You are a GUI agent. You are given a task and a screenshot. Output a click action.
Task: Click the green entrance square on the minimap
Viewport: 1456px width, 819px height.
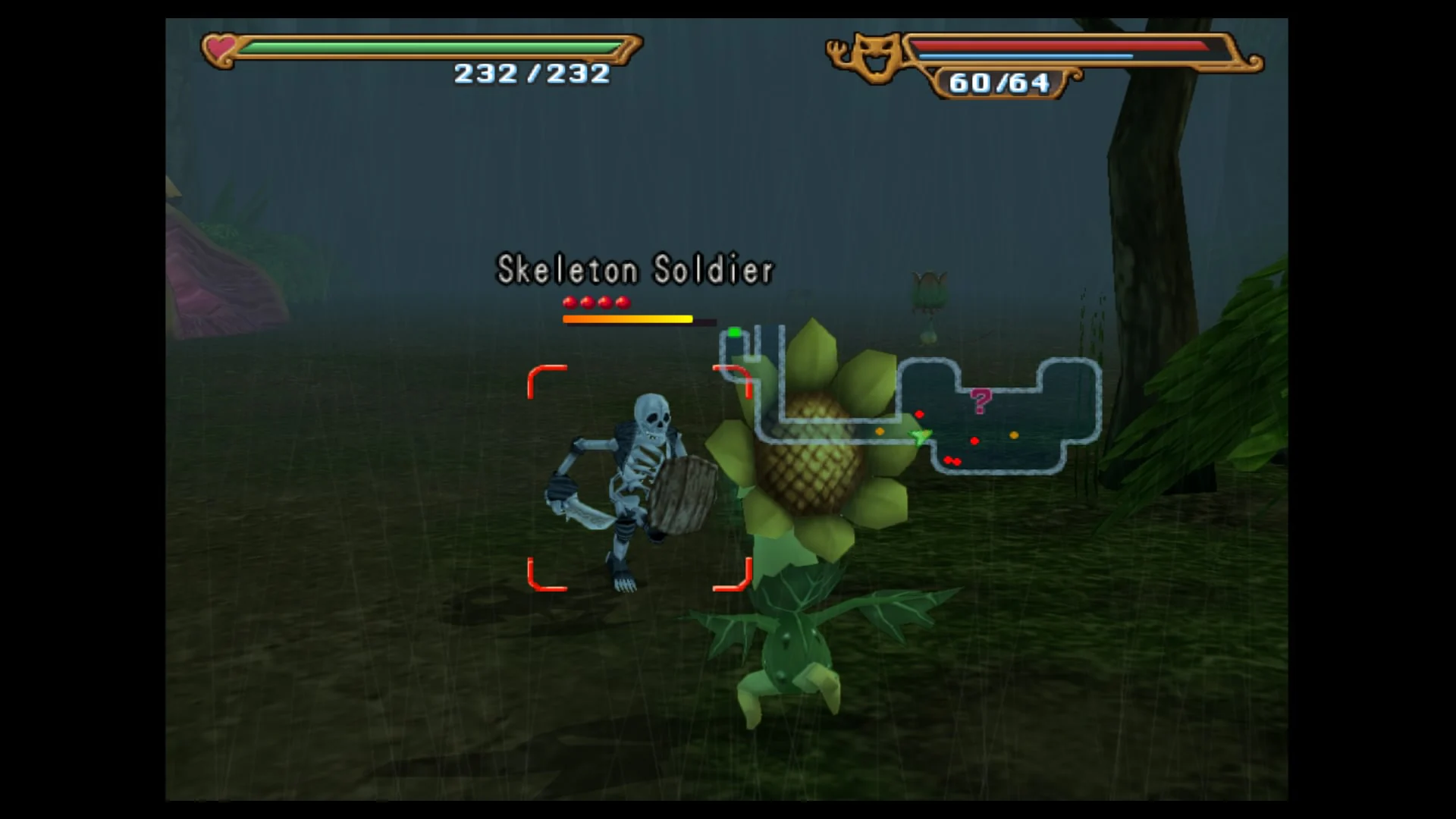point(733,331)
